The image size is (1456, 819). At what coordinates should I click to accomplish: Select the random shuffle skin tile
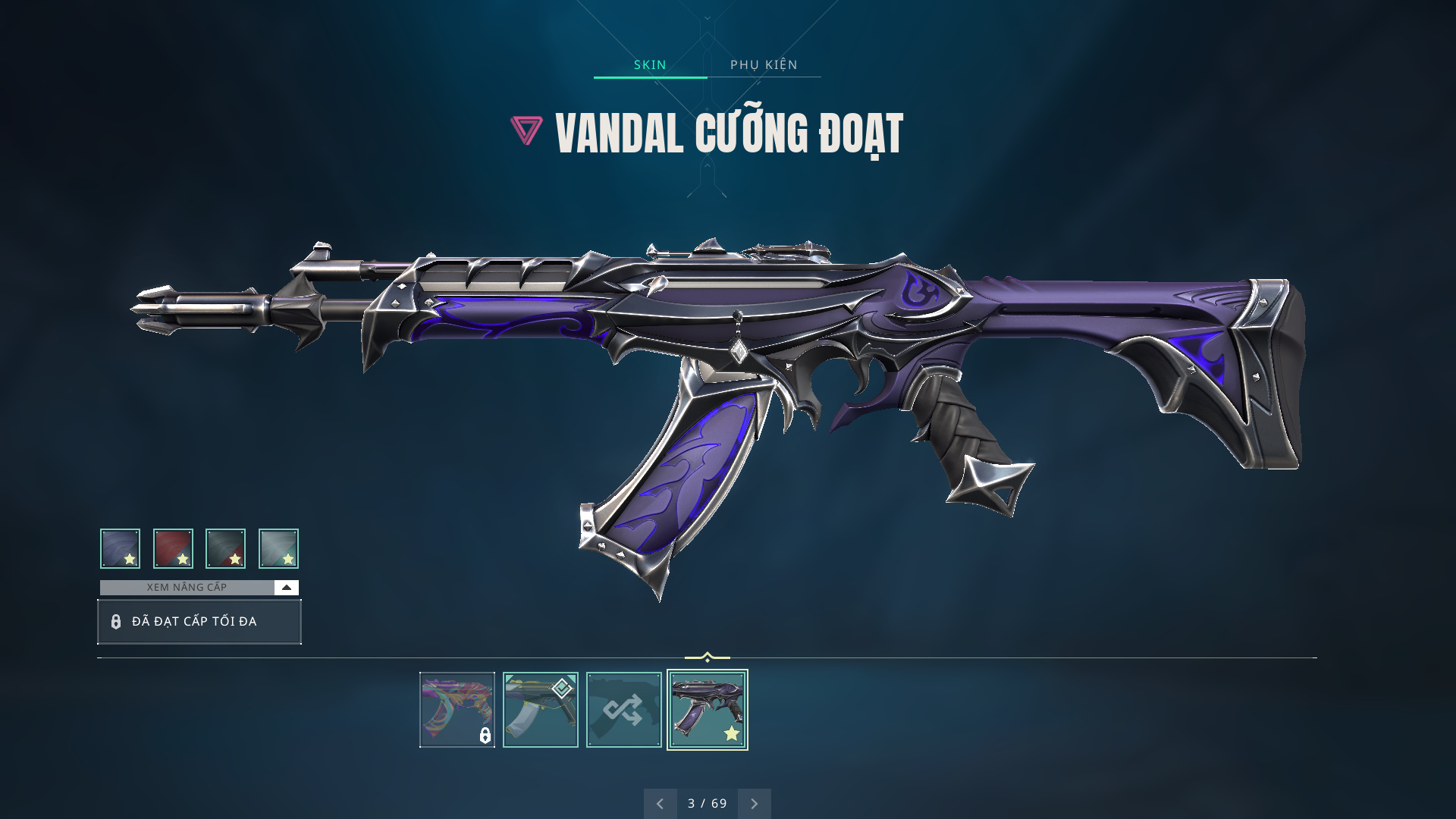623,710
